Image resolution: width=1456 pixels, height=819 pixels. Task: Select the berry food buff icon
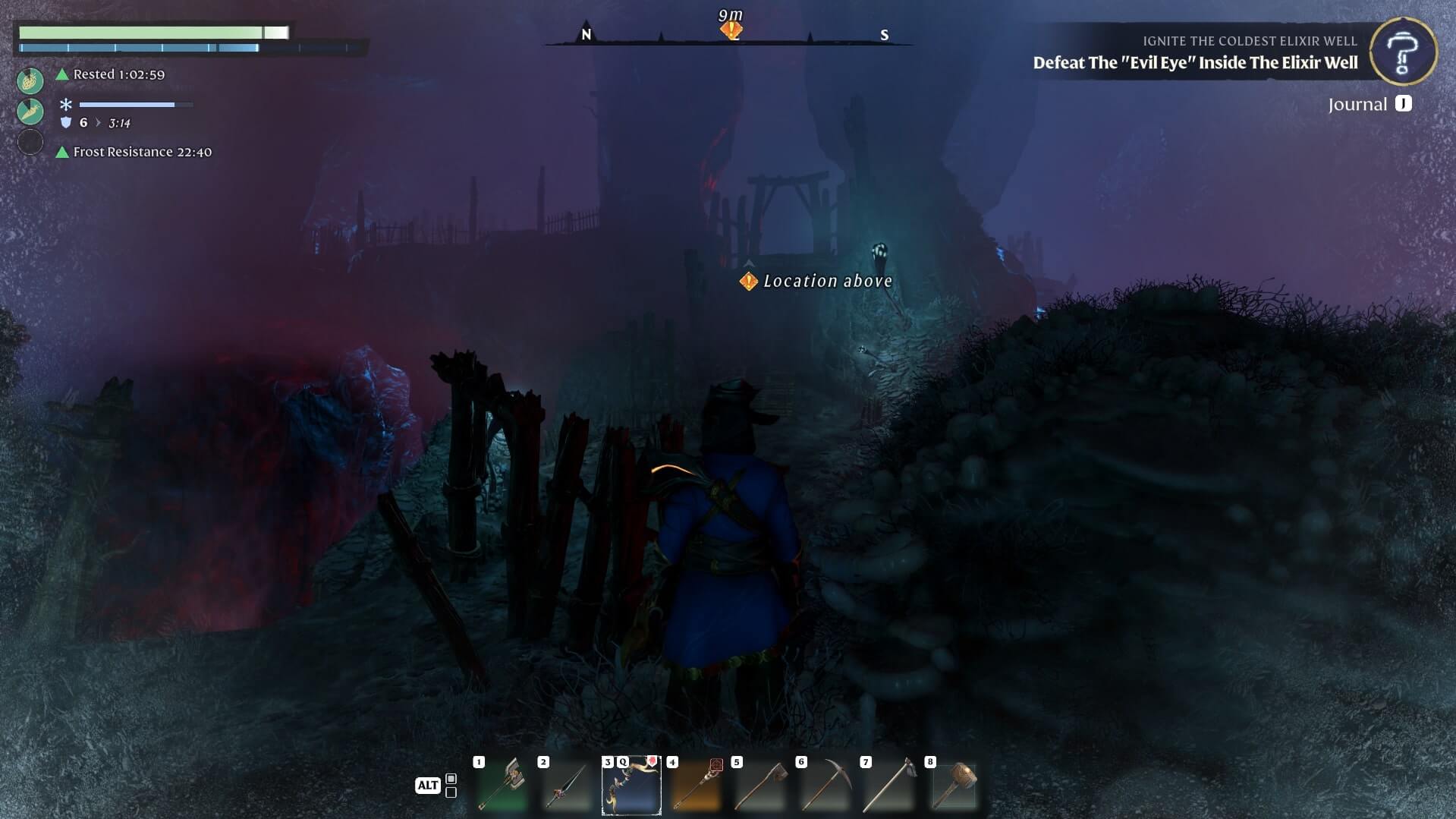coord(30,80)
